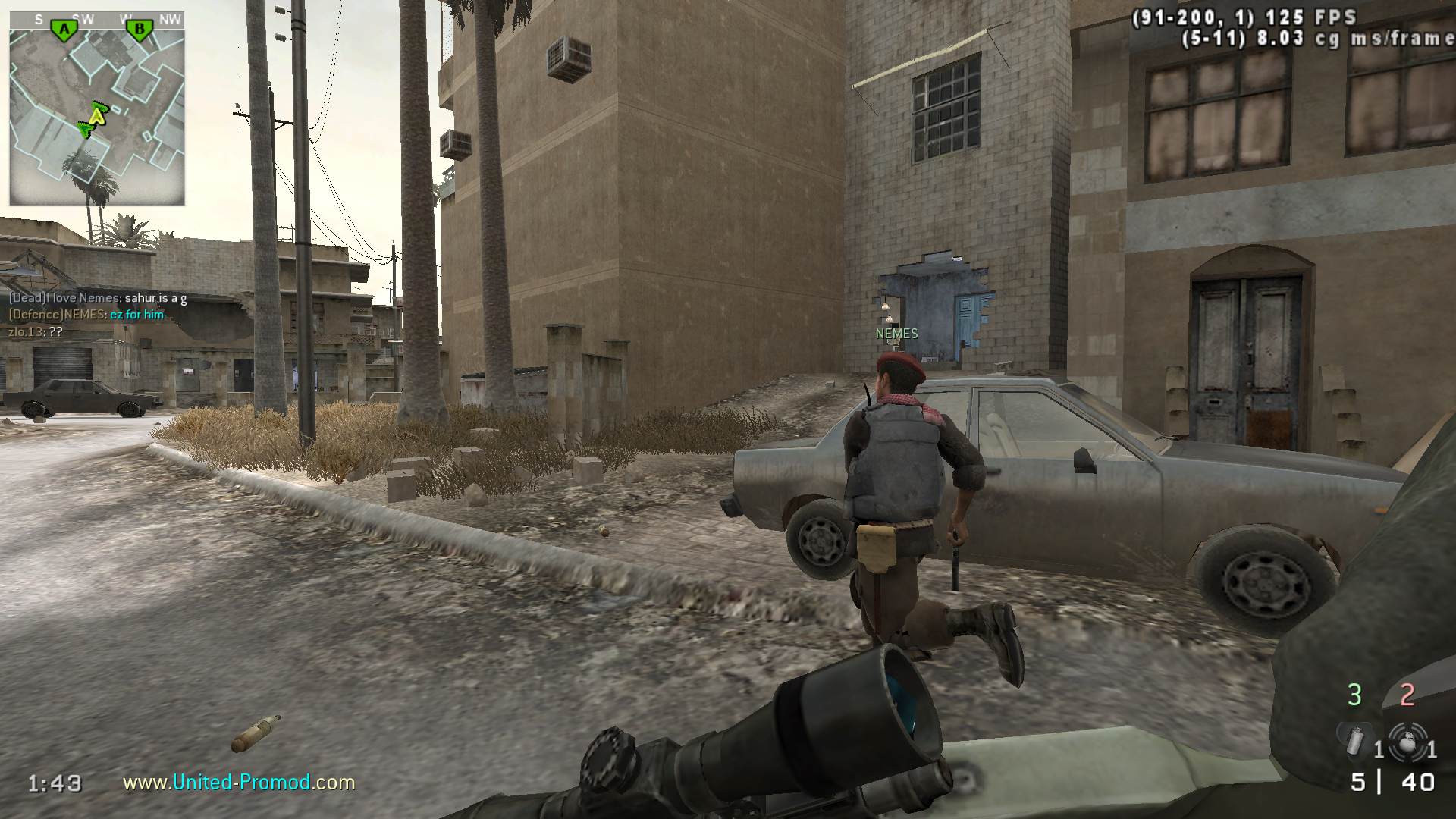Select the A objective marker on the compass

click(65, 30)
